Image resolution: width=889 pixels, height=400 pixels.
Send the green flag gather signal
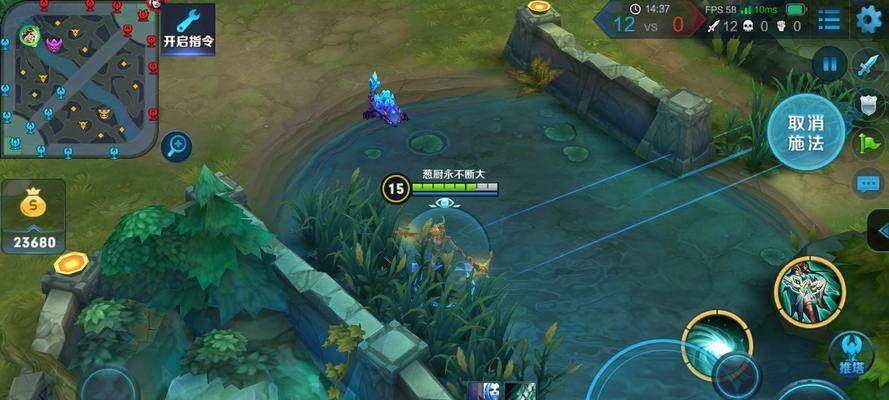pos(867,143)
